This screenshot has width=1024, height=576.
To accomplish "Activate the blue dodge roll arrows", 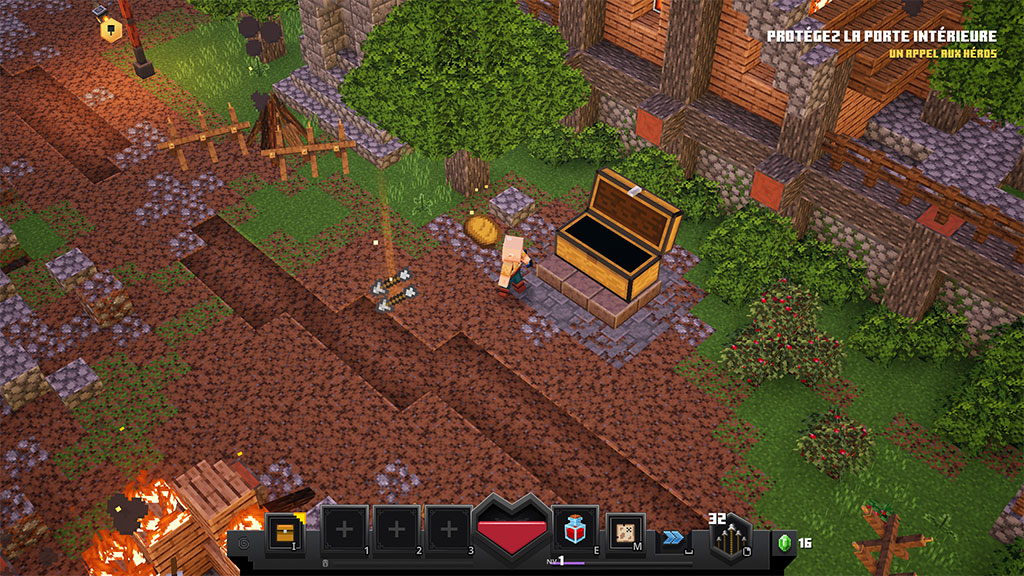I will [673, 538].
